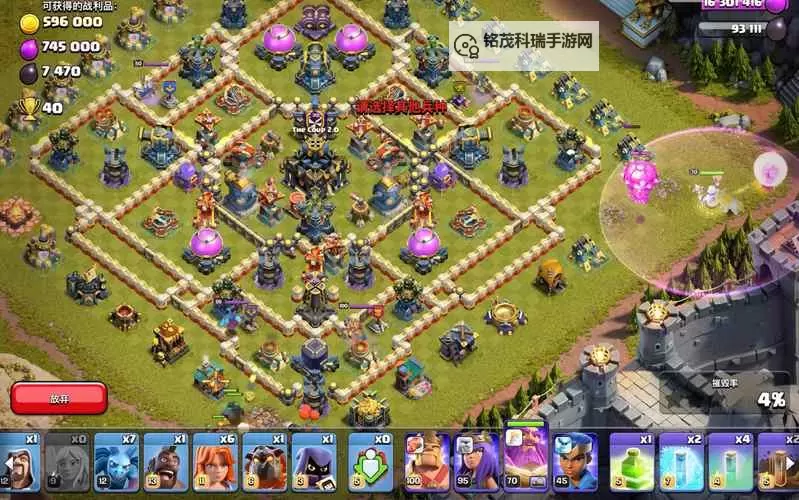
Task: Select the Barbarian King hero
Action: [427, 462]
